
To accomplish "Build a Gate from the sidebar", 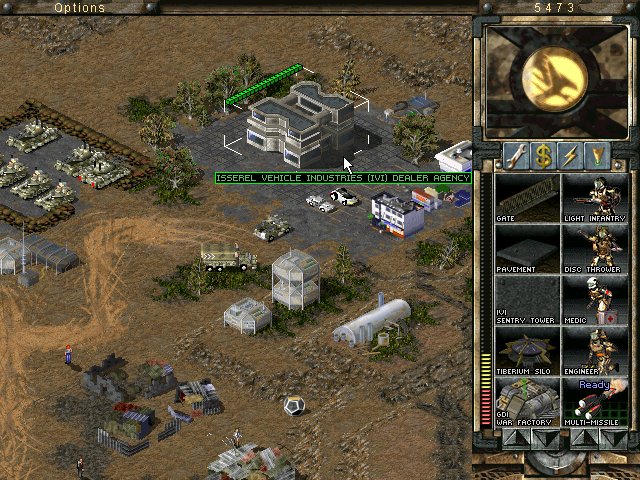I will (x=527, y=197).
